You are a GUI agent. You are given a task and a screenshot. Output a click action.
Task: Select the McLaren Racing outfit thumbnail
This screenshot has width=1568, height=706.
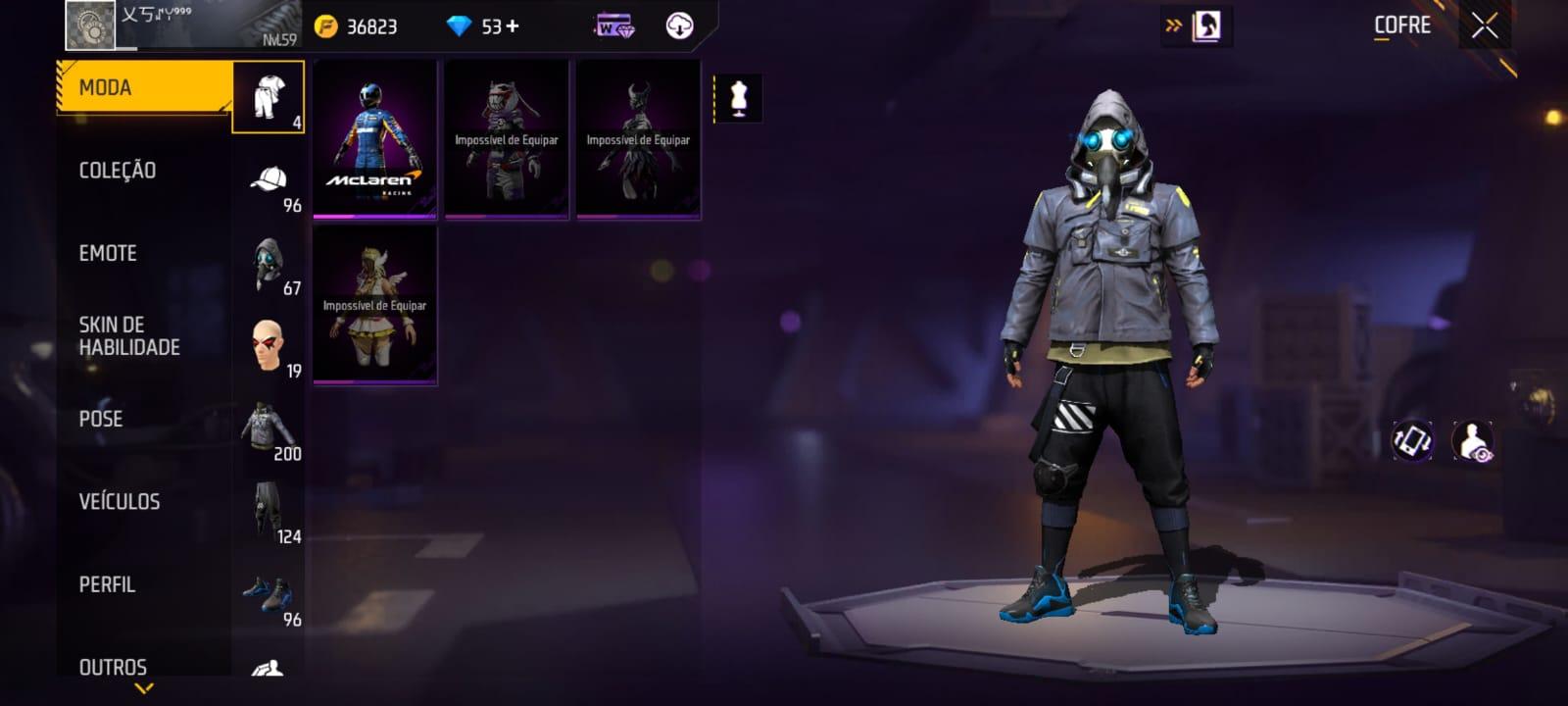(x=374, y=142)
